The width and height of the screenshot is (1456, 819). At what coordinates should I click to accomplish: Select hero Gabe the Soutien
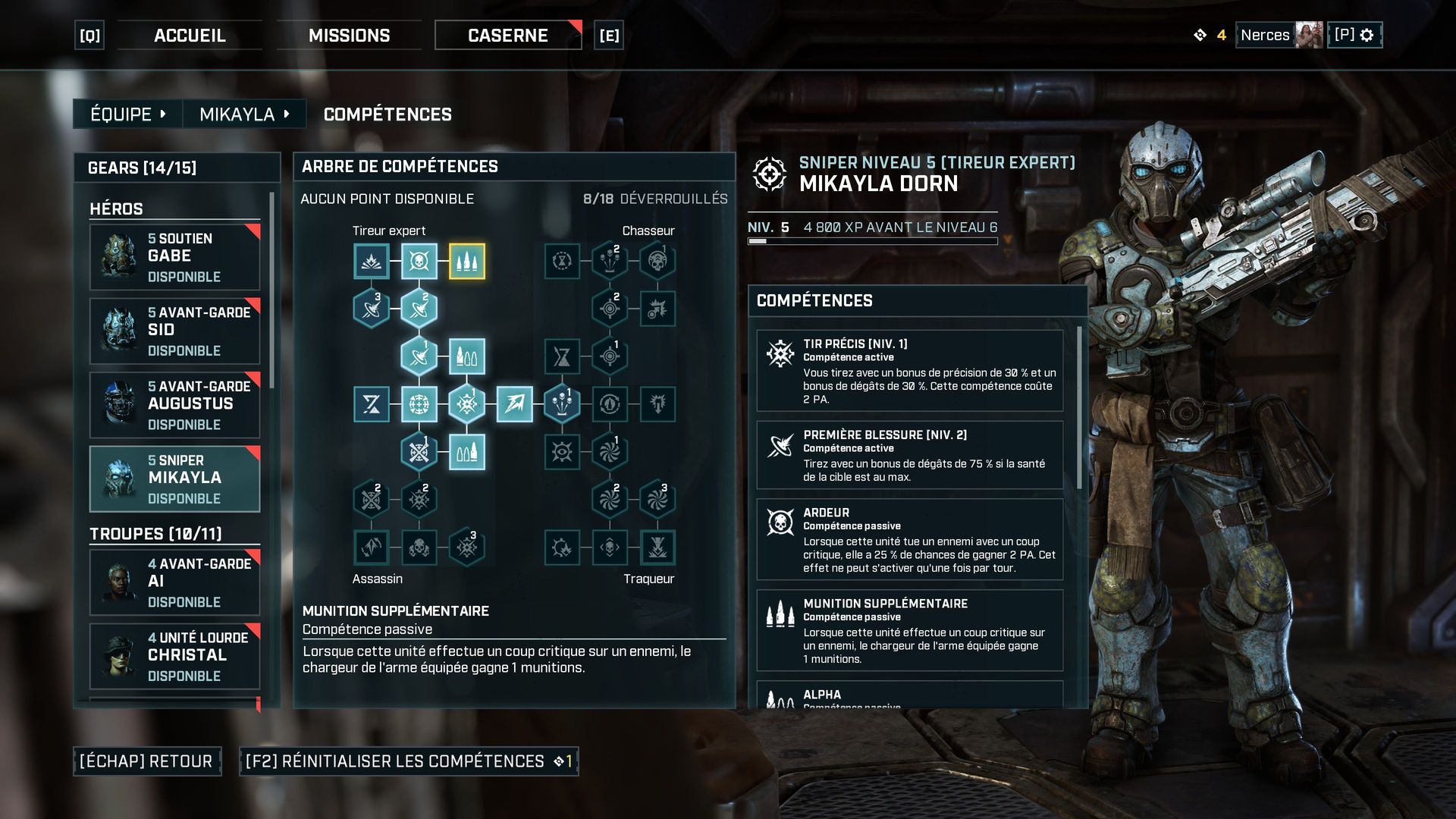(175, 257)
